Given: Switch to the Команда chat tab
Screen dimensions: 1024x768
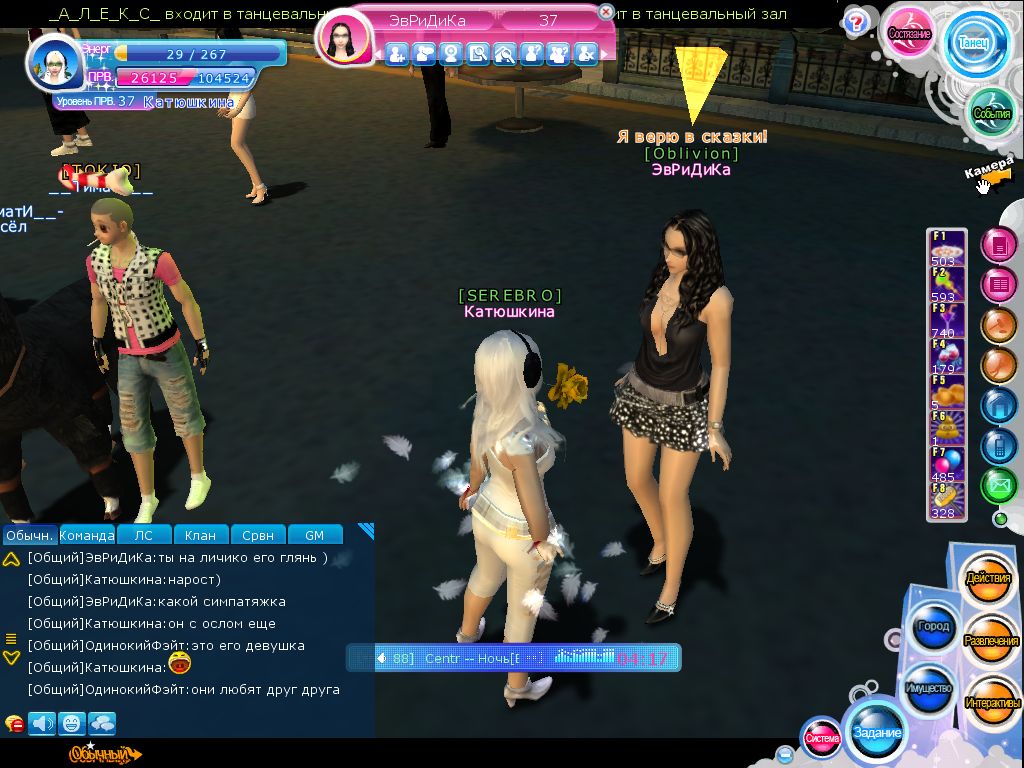Looking at the screenshot, I should pos(87,535).
